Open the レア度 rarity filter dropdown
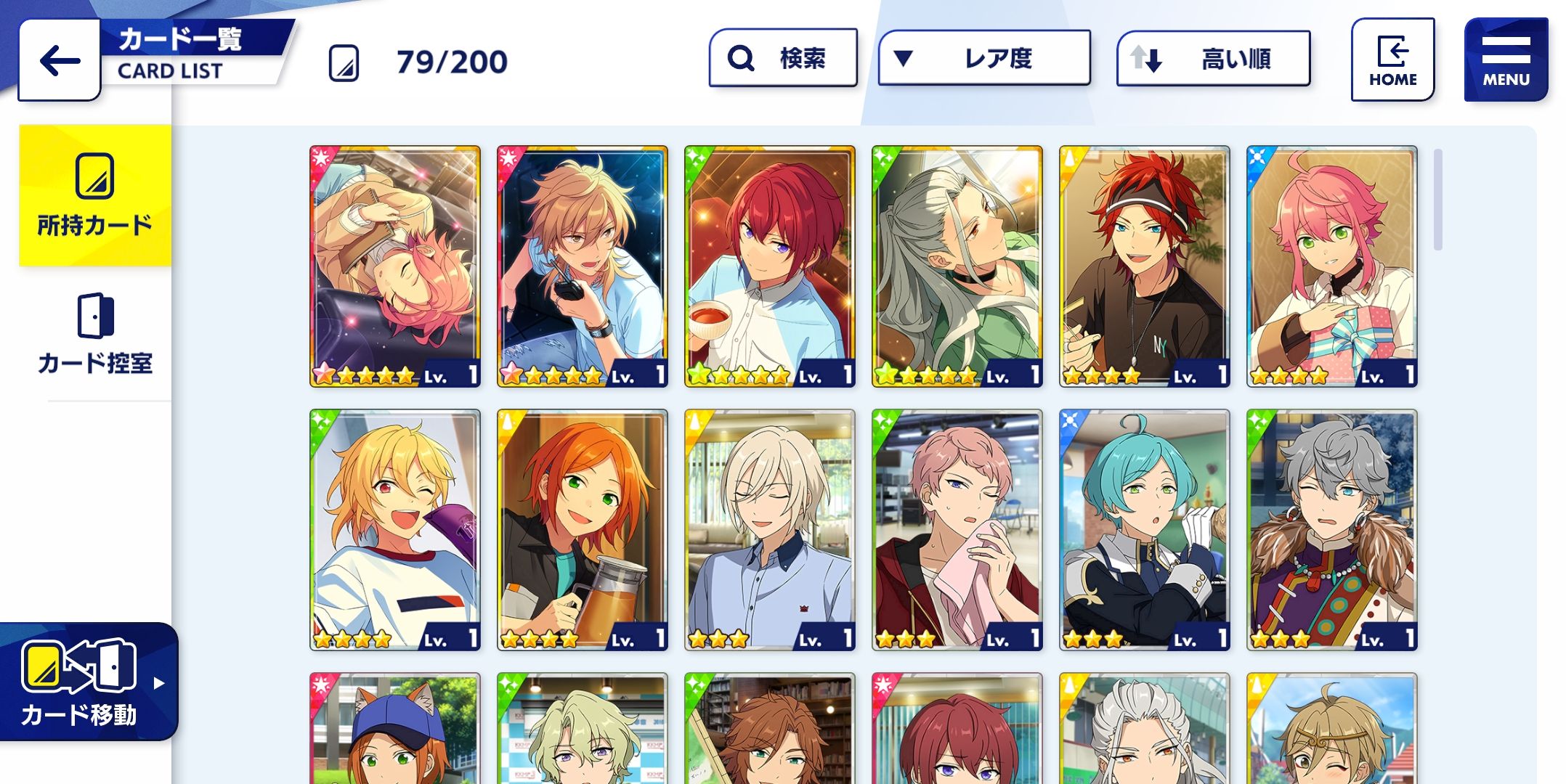The width and height of the screenshot is (1566, 784). click(x=984, y=58)
